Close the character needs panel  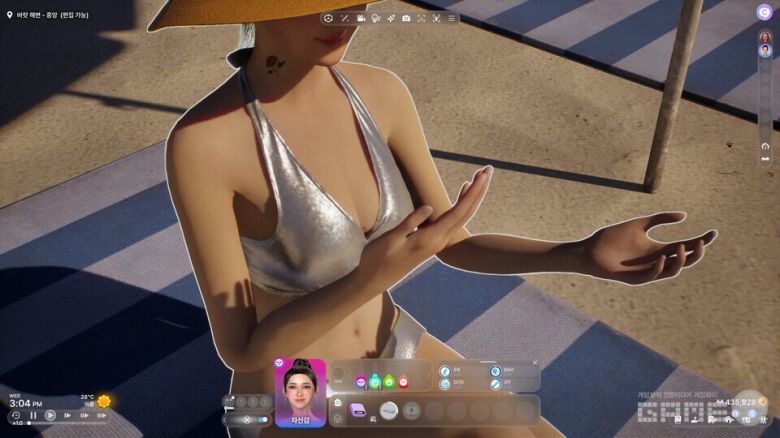click(x=534, y=362)
